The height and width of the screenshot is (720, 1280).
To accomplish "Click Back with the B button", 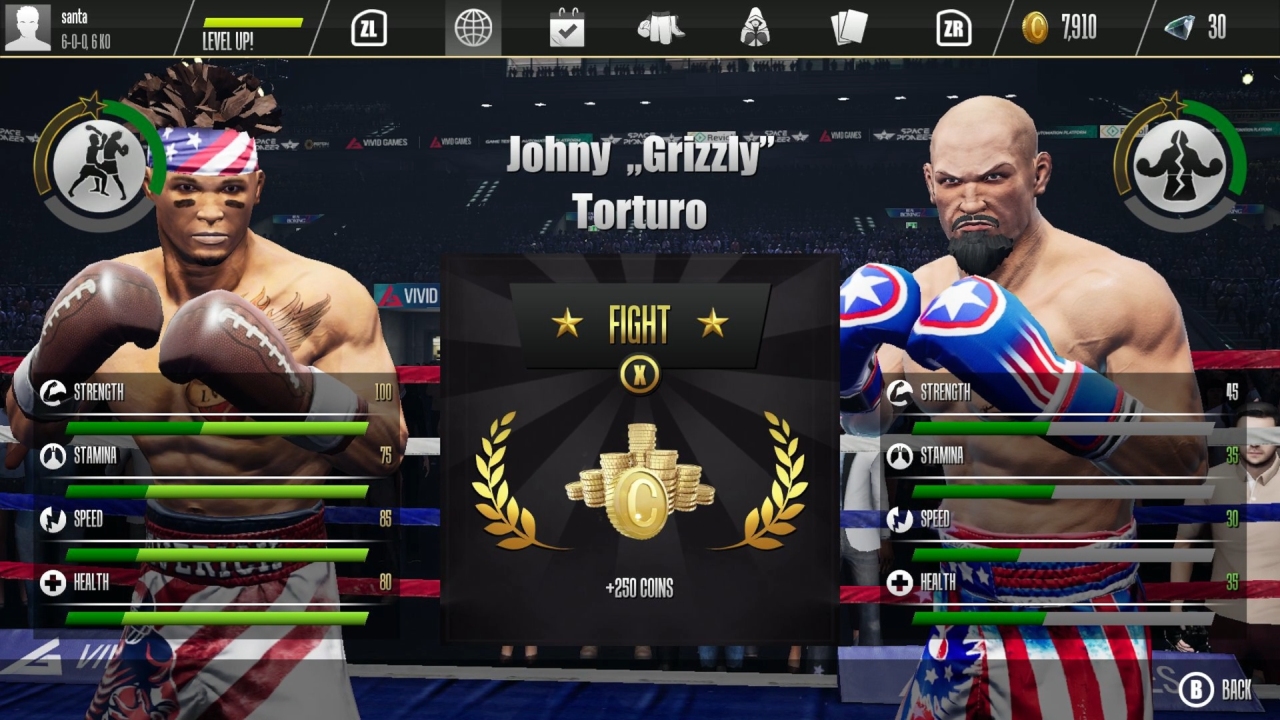I will point(1213,690).
